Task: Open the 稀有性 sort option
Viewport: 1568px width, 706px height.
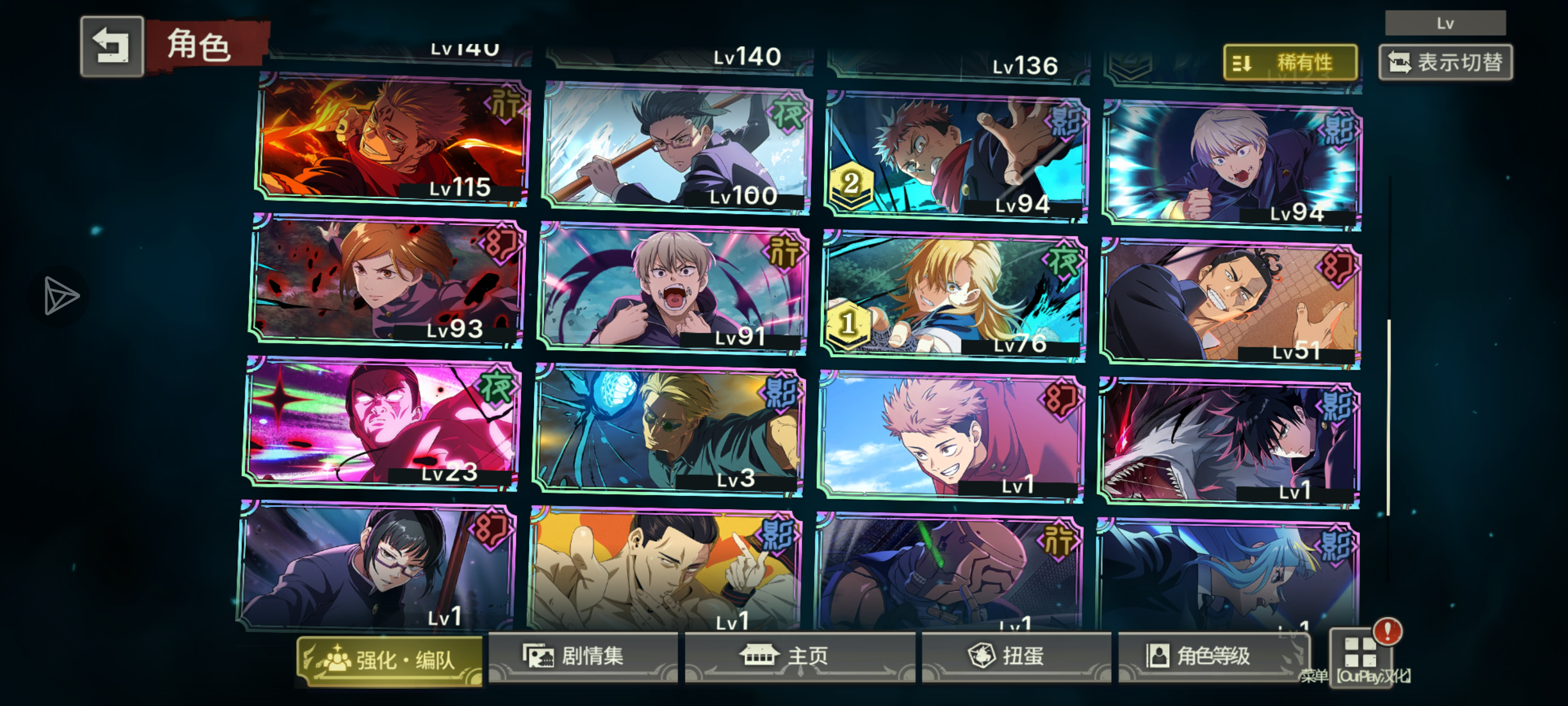Action: [1290, 62]
